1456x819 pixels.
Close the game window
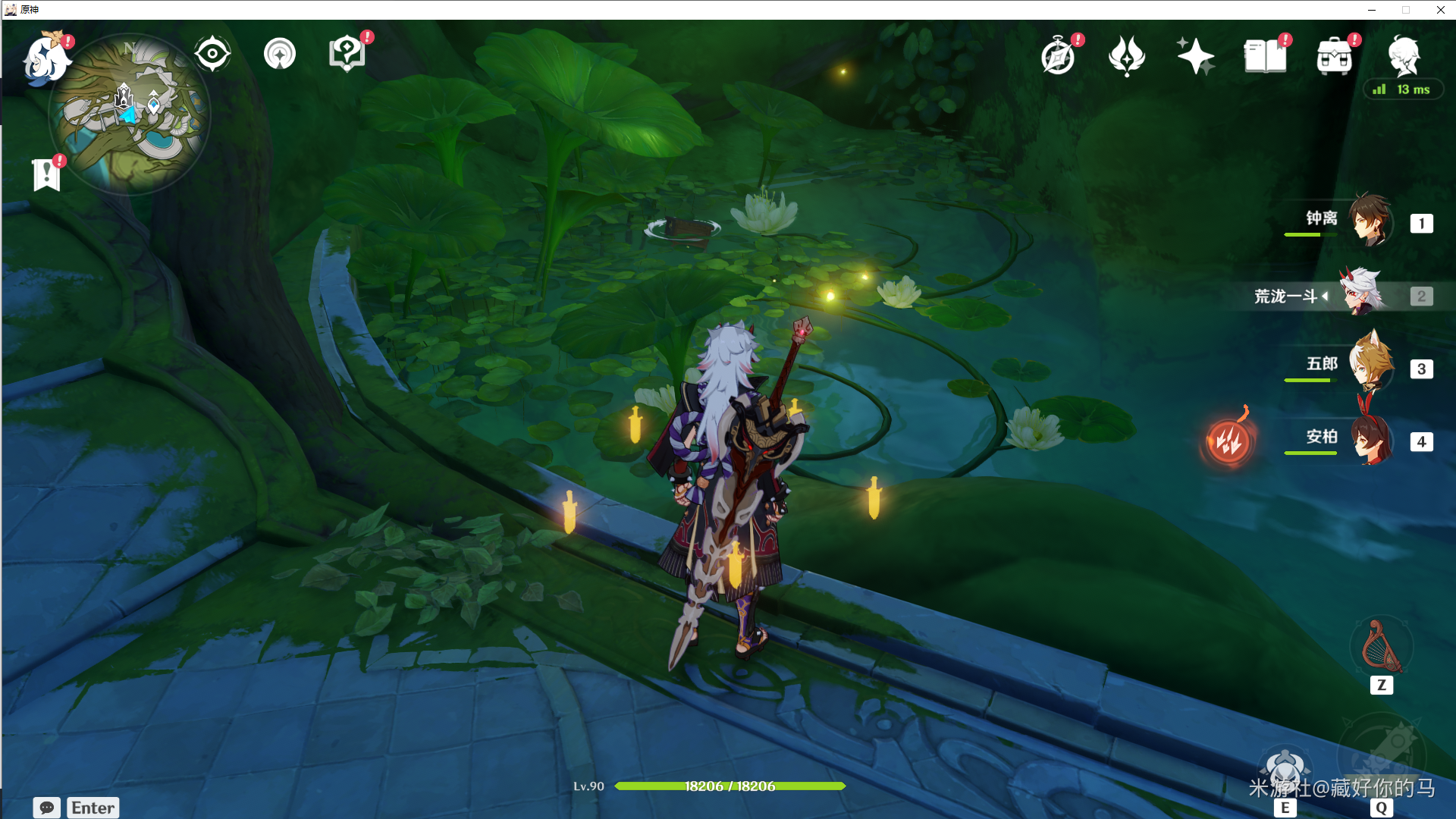coord(1440,10)
